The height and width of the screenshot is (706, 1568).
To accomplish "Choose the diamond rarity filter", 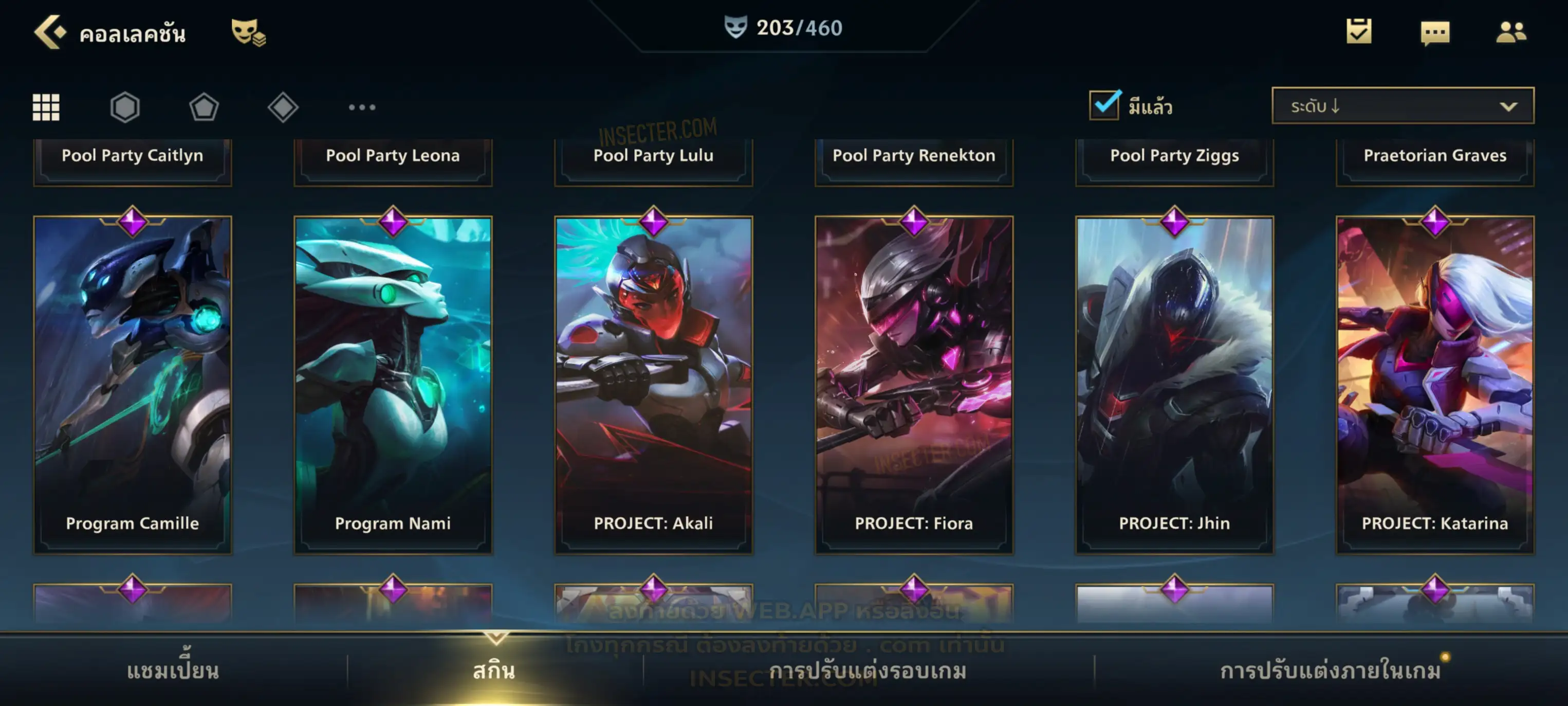I will tap(283, 107).
